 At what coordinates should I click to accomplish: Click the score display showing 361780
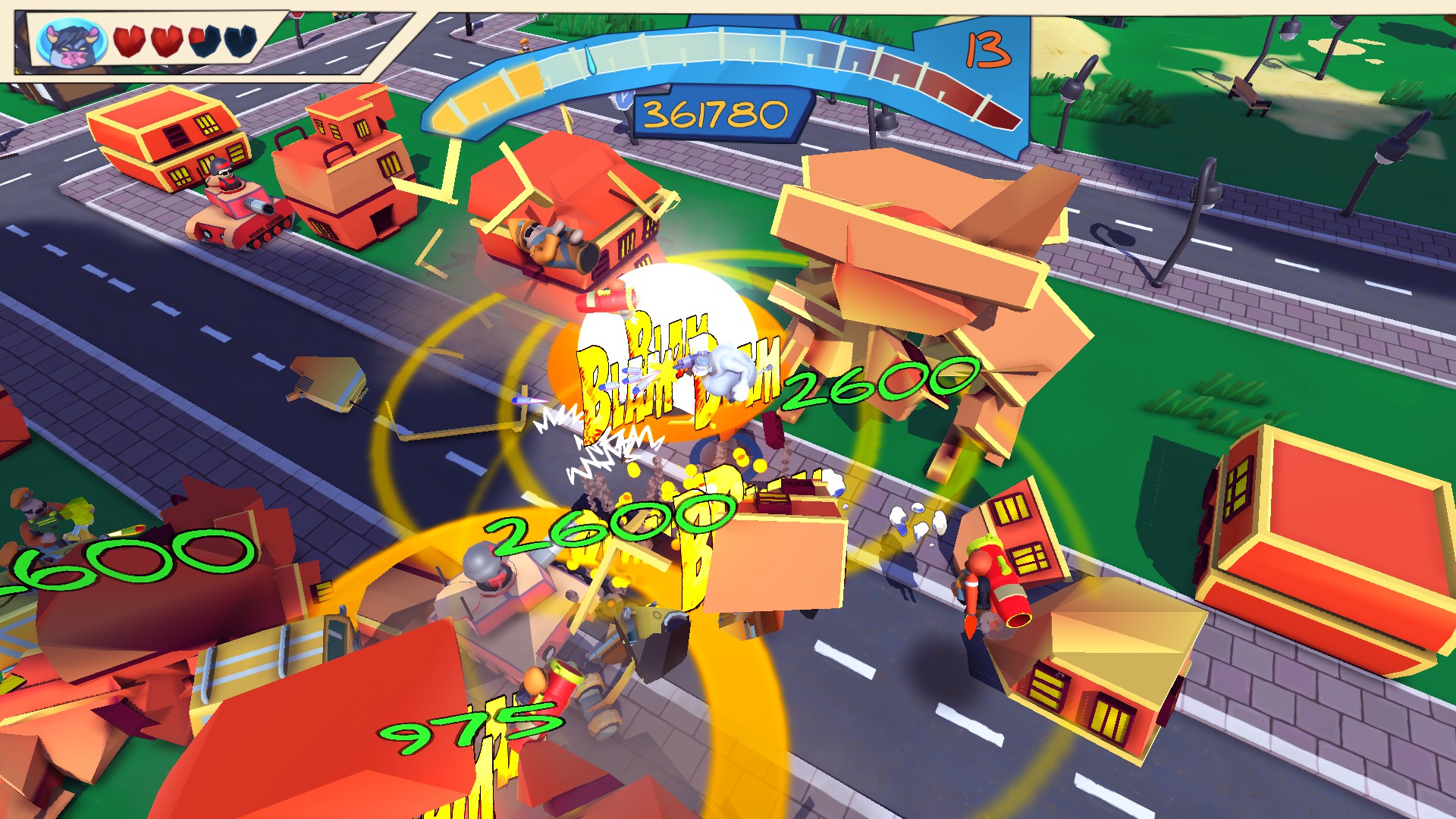(x=717, y=114)
